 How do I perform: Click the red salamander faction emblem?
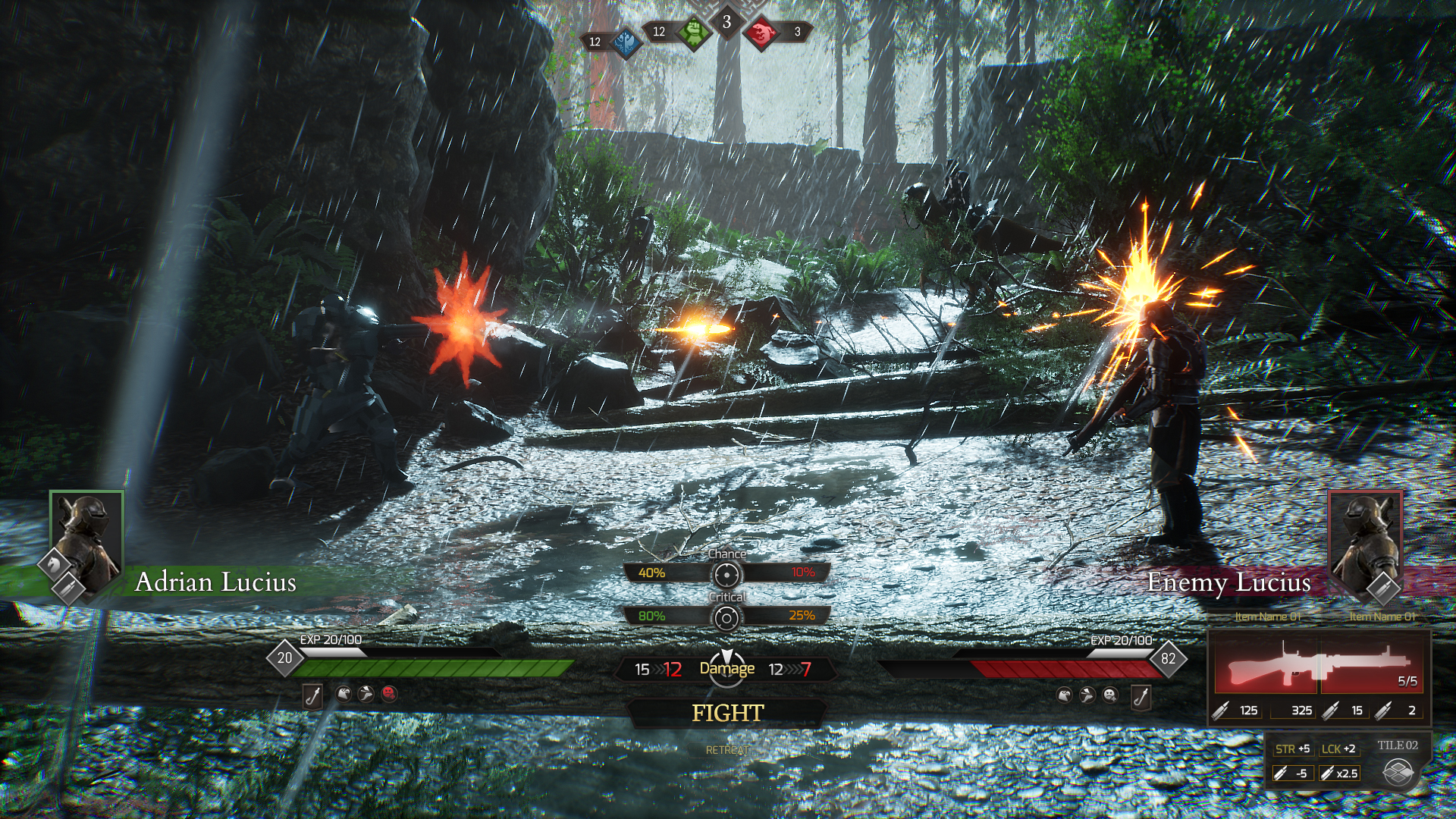pos(761,32)
